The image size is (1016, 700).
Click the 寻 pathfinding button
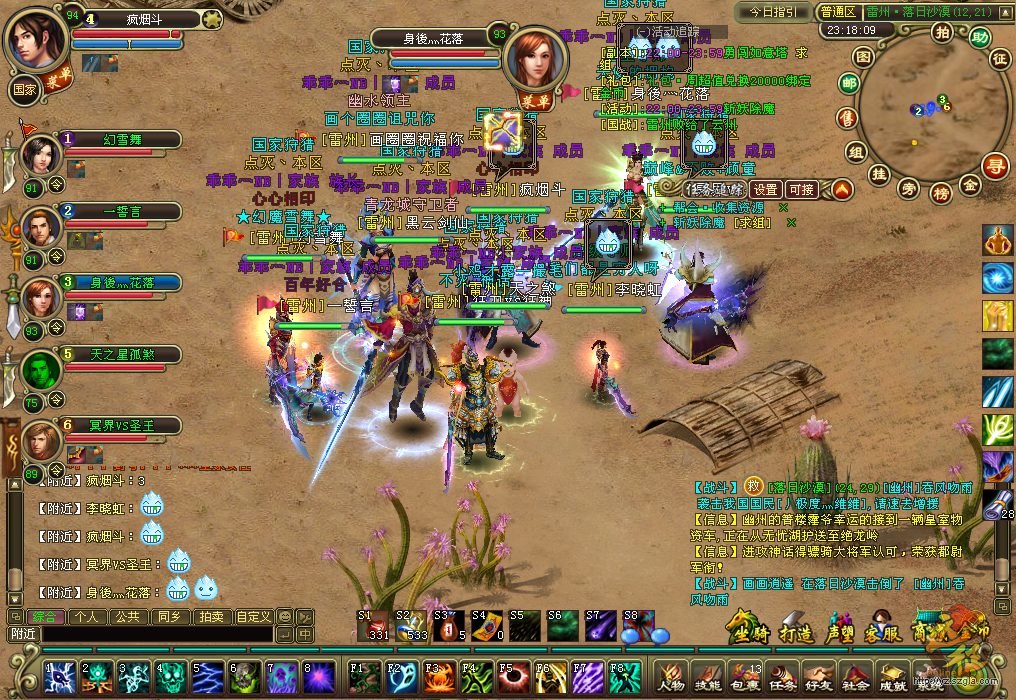(994, 166)
